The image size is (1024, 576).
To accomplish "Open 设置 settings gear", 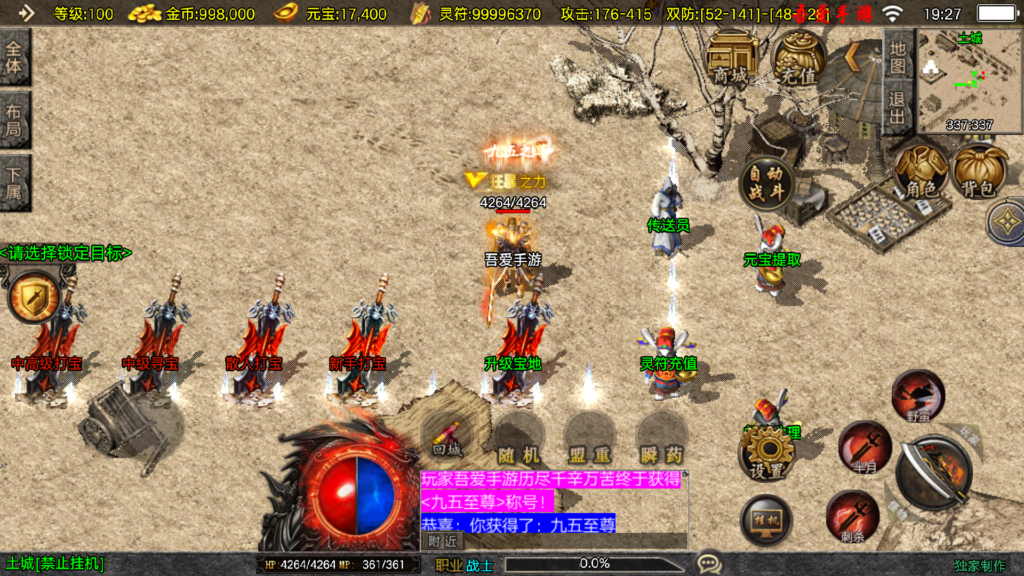I will (x=766, y=455).
